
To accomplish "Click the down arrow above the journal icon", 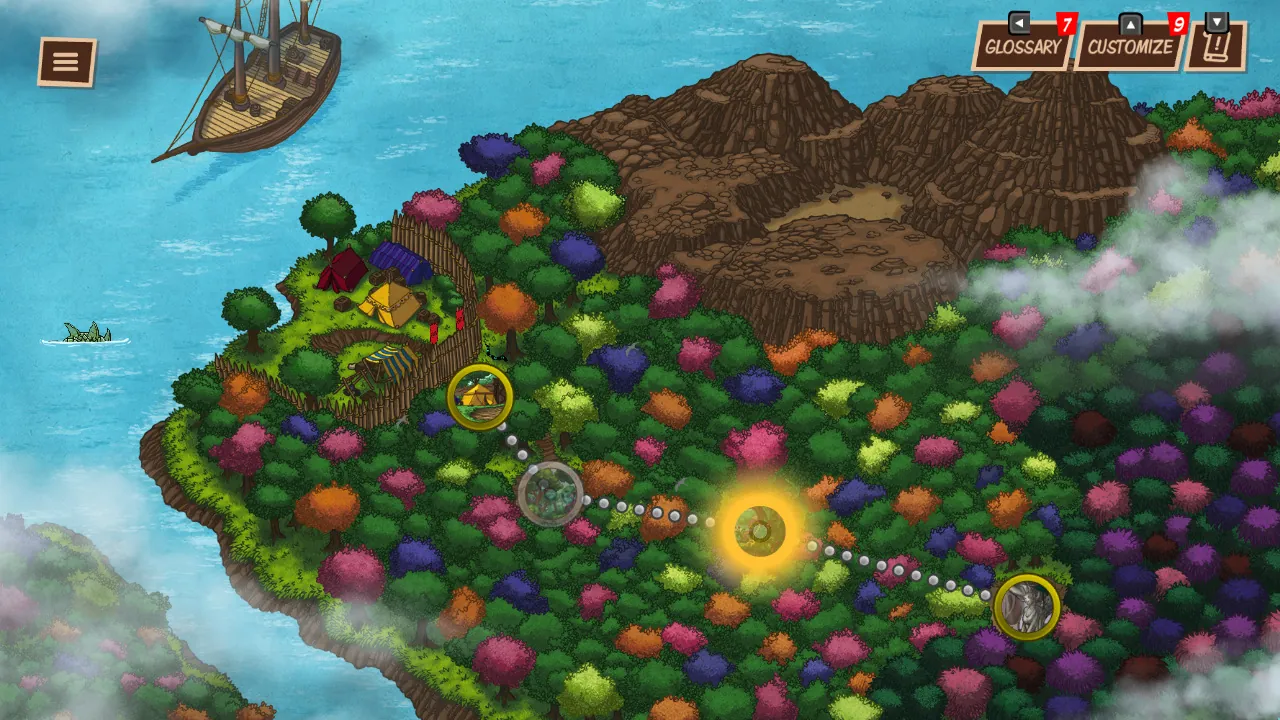I will (1216, 19).
